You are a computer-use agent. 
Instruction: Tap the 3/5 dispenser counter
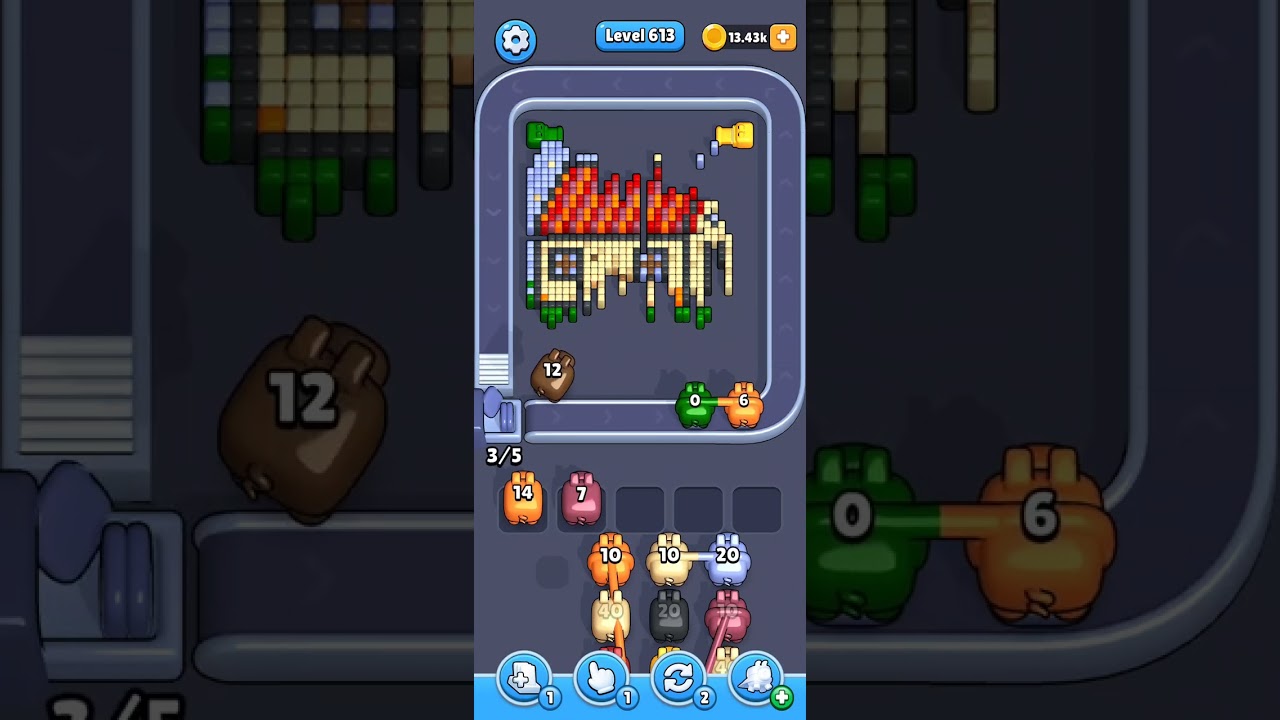tap(503, 455)
